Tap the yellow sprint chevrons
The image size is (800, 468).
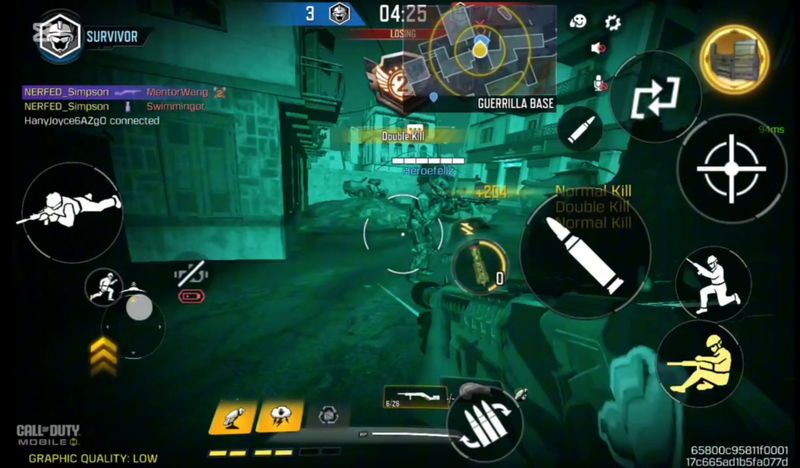pyautogui.click(x=104, y=352)
